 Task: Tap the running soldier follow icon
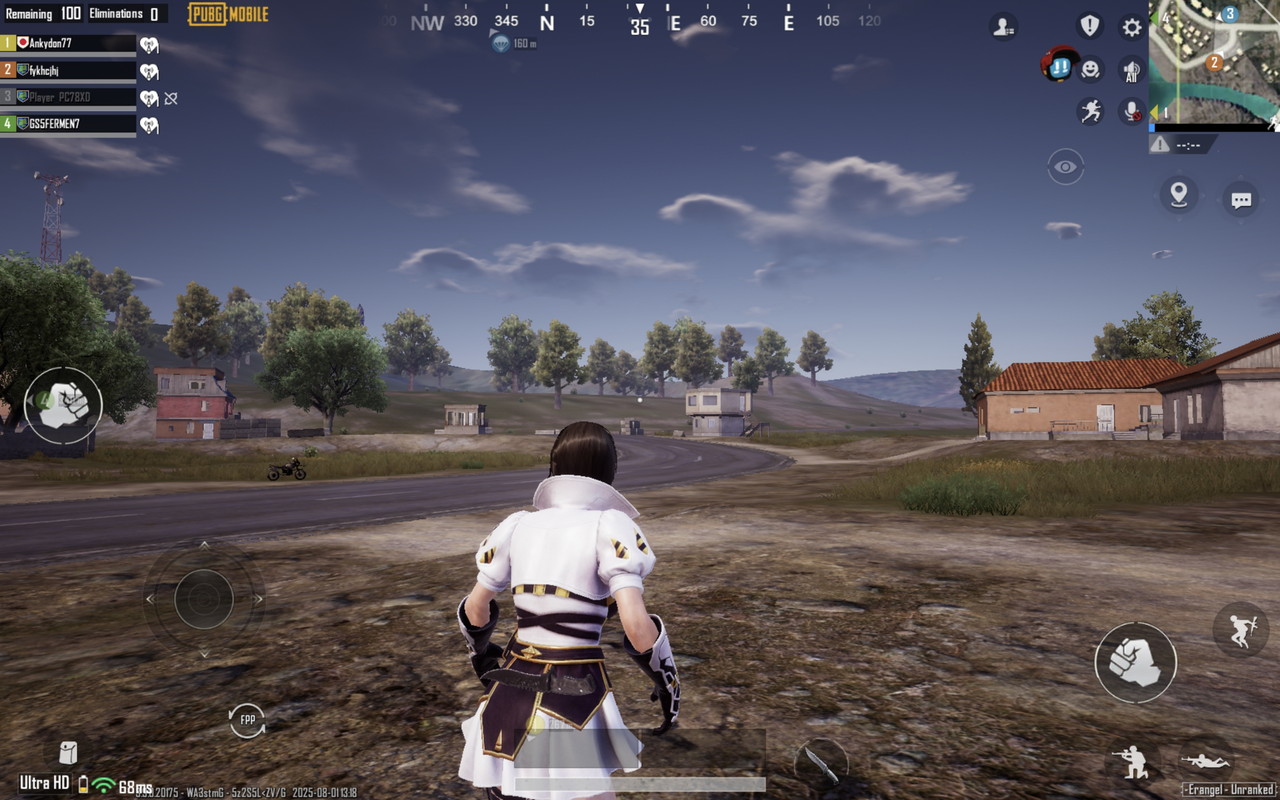pyautogui.click(x=1090, y=111)
